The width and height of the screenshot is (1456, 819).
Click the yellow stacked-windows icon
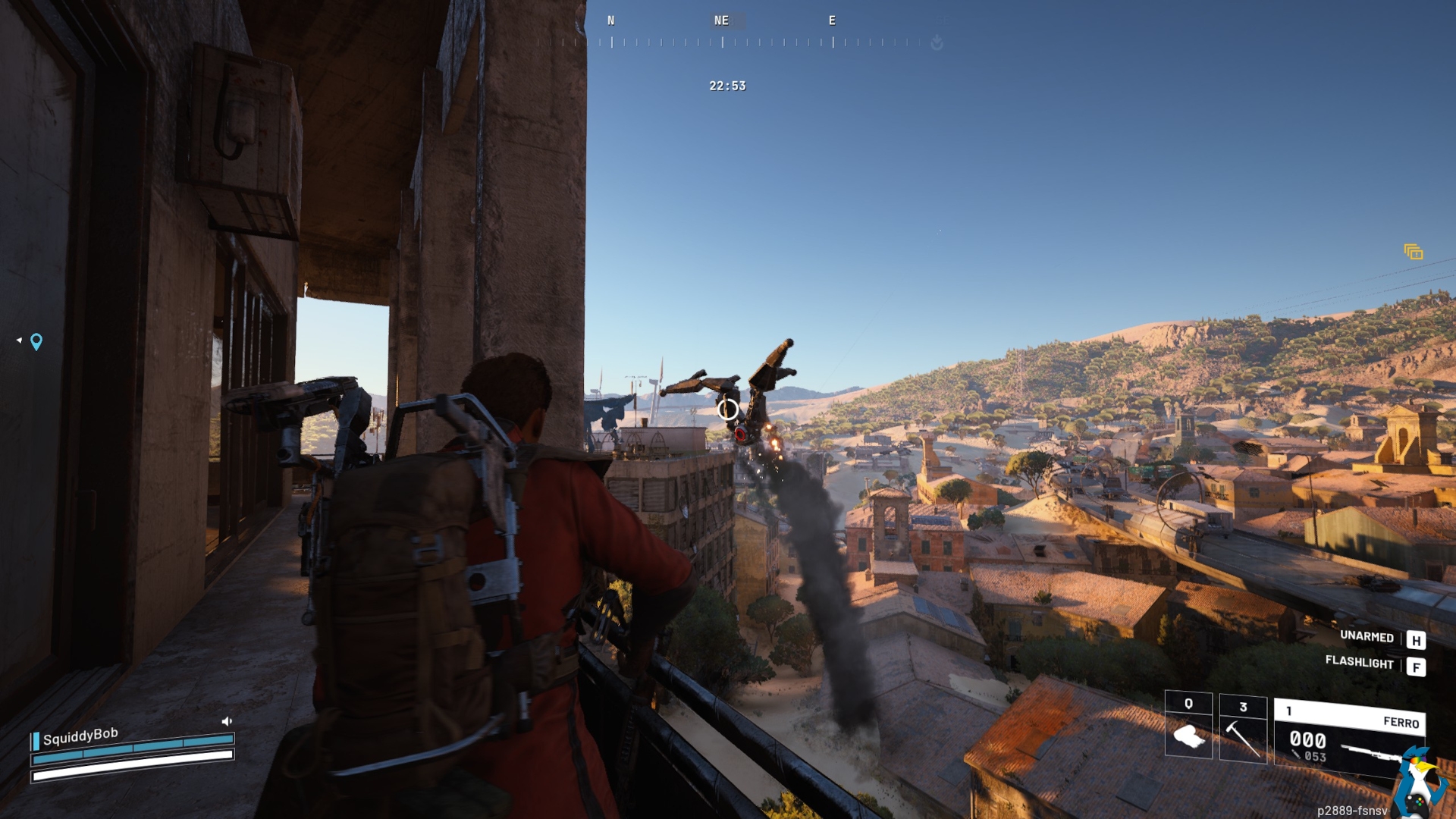(1413, 252)
